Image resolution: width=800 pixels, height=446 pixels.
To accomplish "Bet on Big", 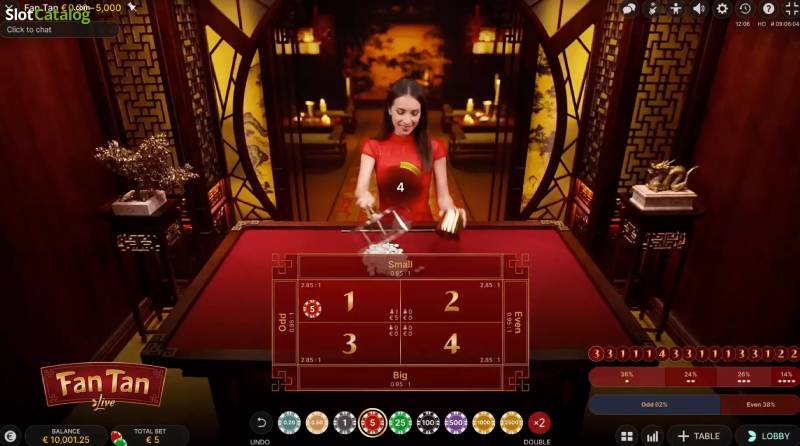I will [400, 377].
